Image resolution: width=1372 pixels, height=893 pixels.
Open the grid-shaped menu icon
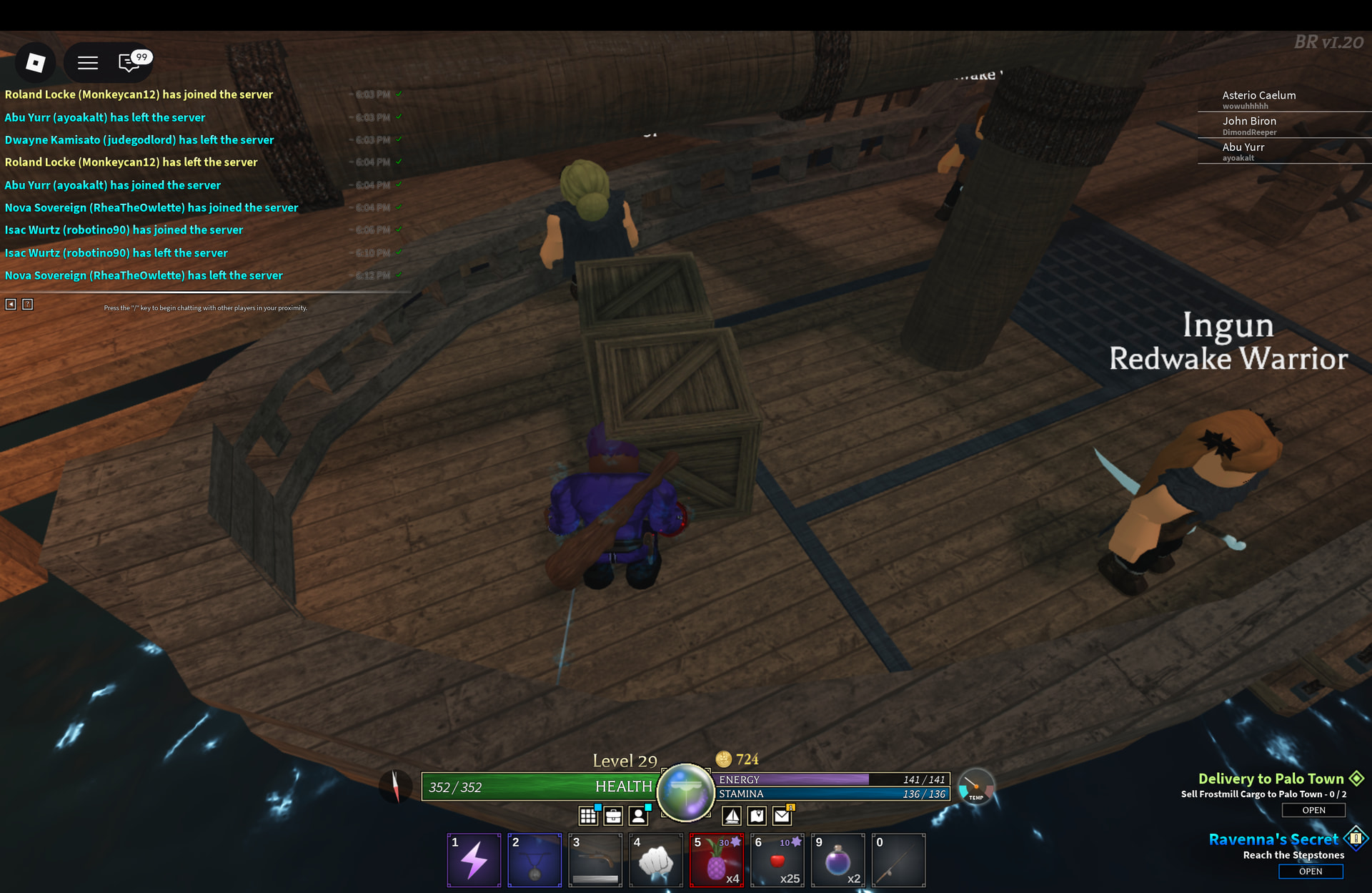pos(588,816)
